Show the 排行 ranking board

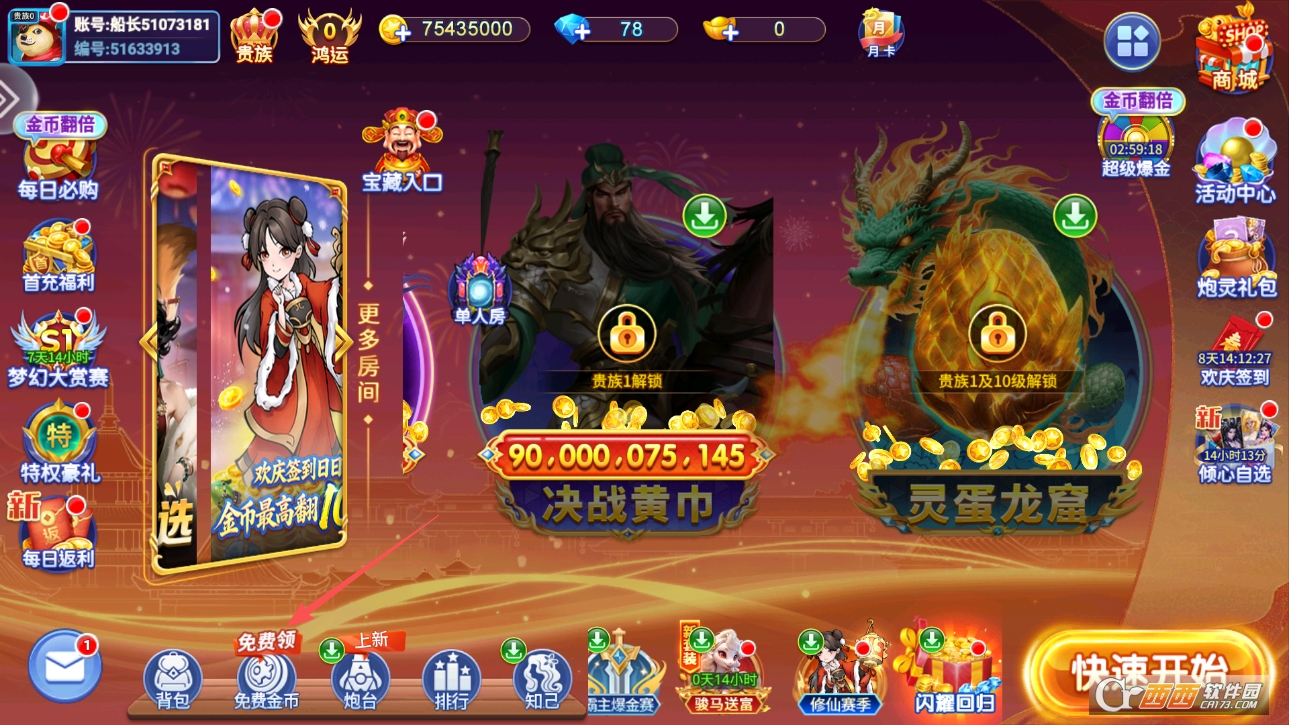point(451,679)
